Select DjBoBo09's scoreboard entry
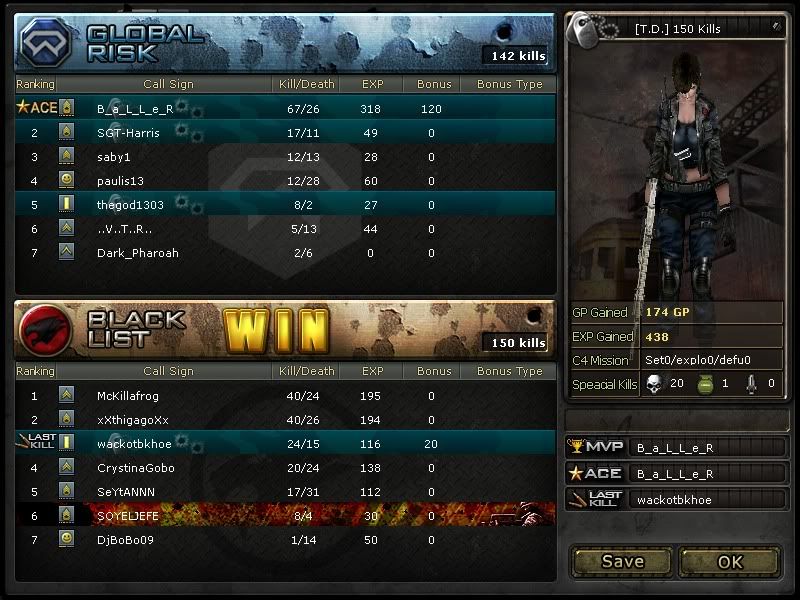Image resolution: width=800 pixels, height=600 pixels. pos(285,540)
